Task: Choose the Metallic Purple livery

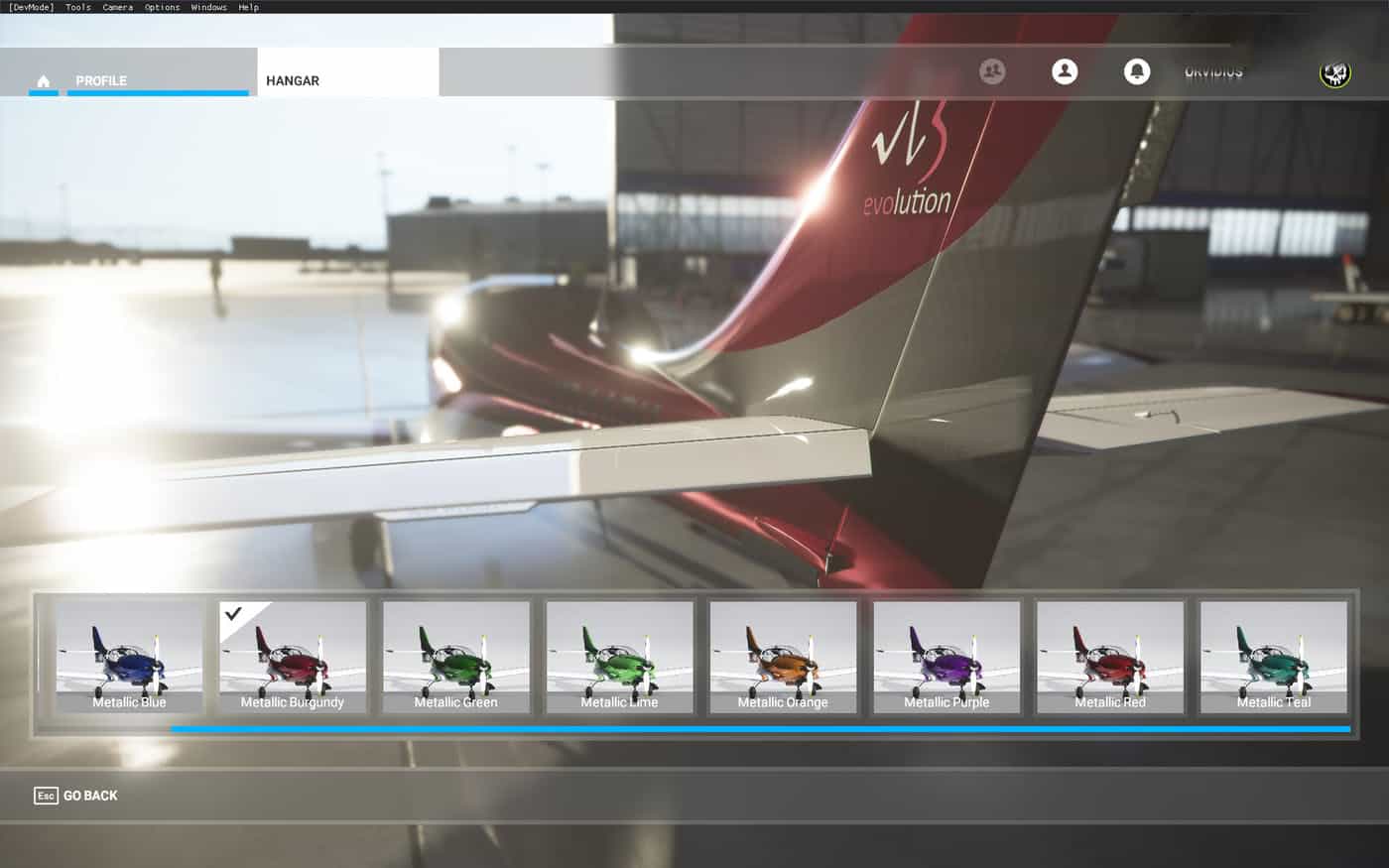Action: (947, 657)
